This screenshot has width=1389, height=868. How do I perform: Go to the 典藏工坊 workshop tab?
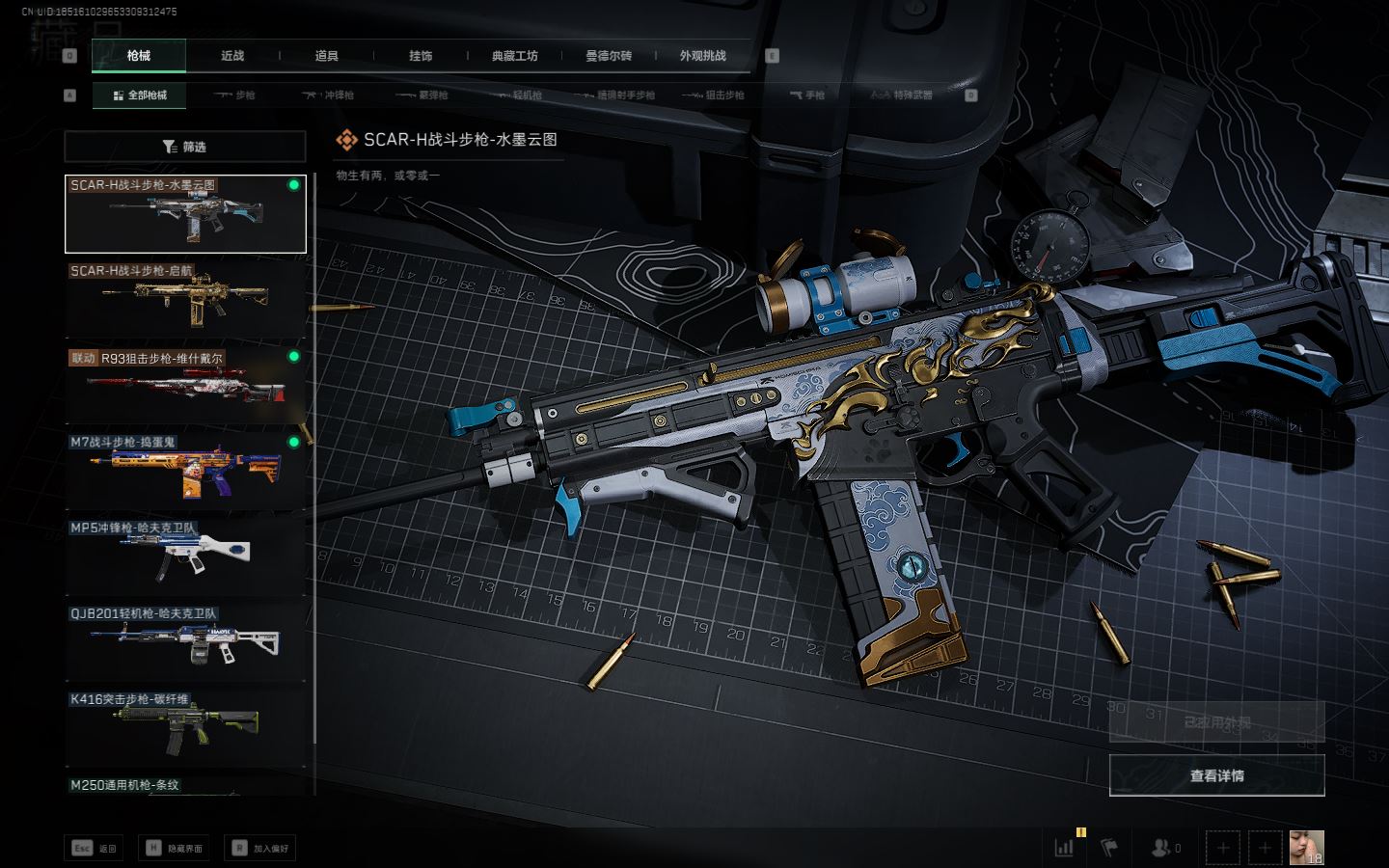514,56
